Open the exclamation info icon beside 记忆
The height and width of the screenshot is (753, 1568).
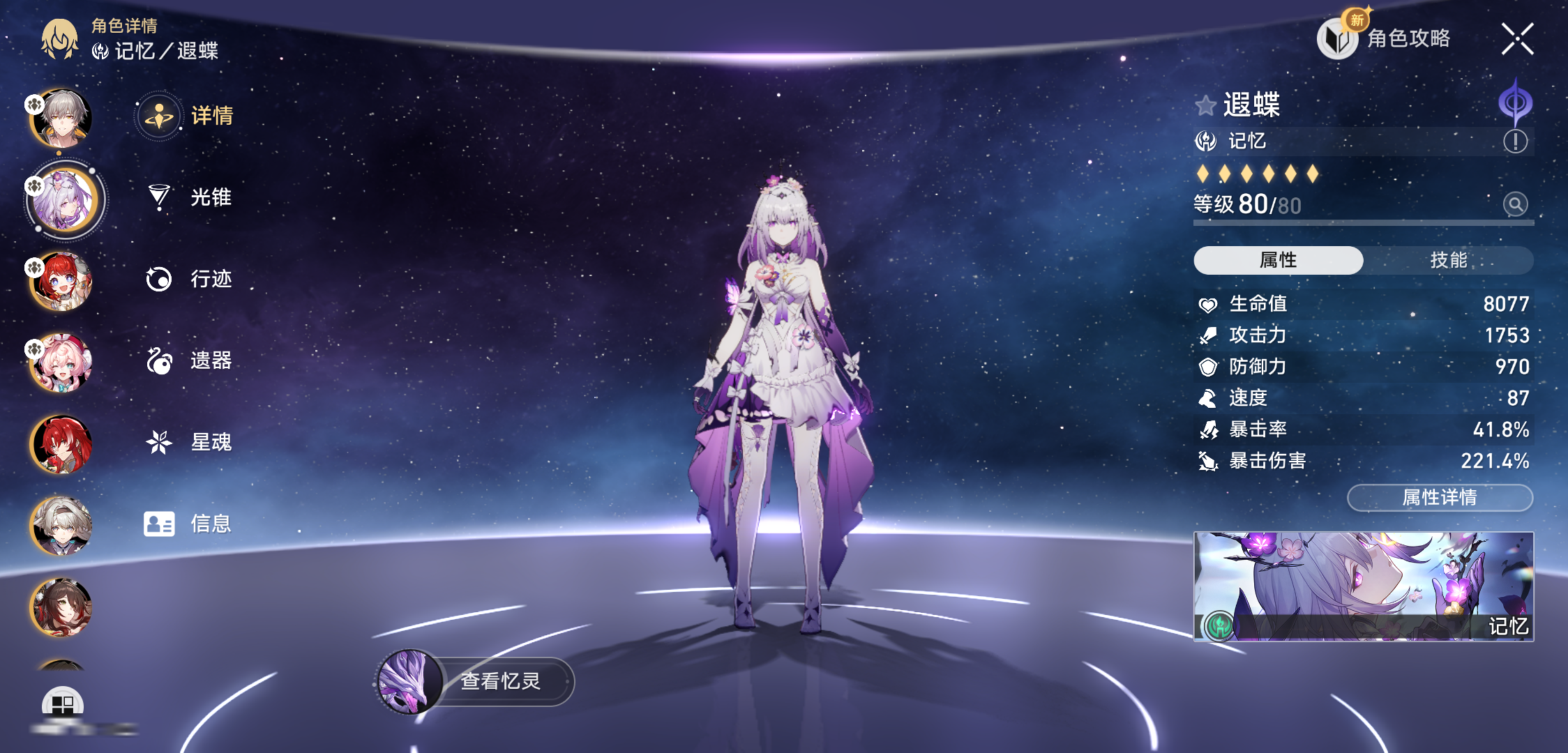click(x=1515, y=142)
